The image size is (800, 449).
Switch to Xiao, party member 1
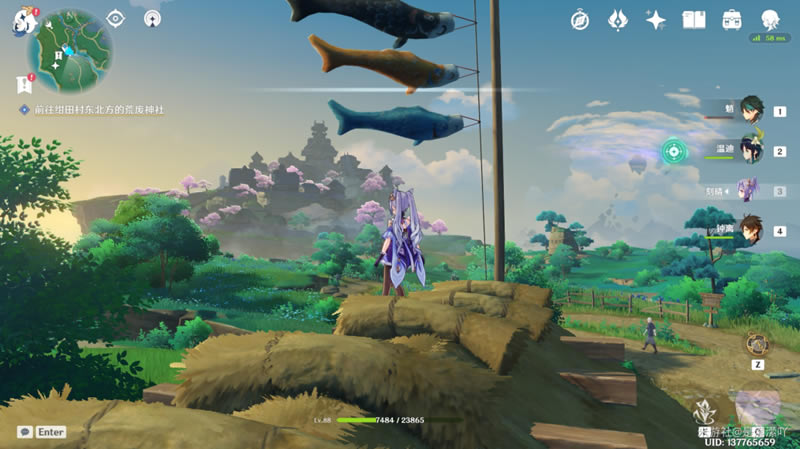tap(751, 111)
